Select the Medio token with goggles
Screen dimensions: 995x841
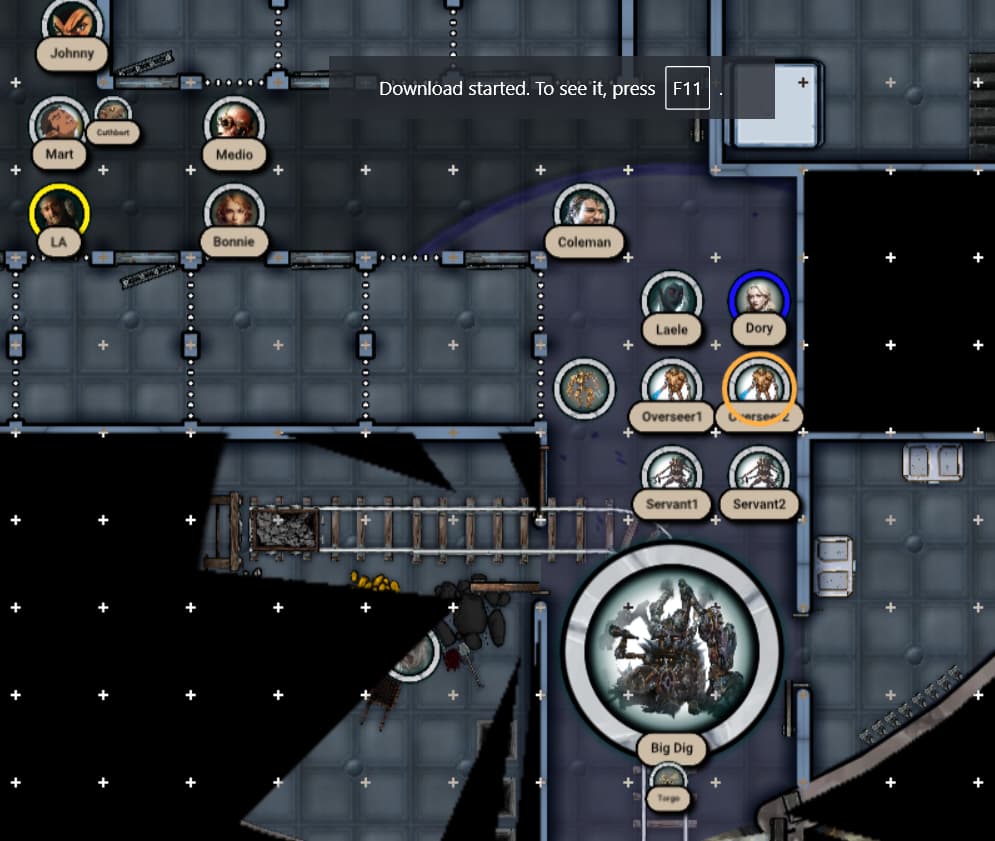click(x=234, y=124)
